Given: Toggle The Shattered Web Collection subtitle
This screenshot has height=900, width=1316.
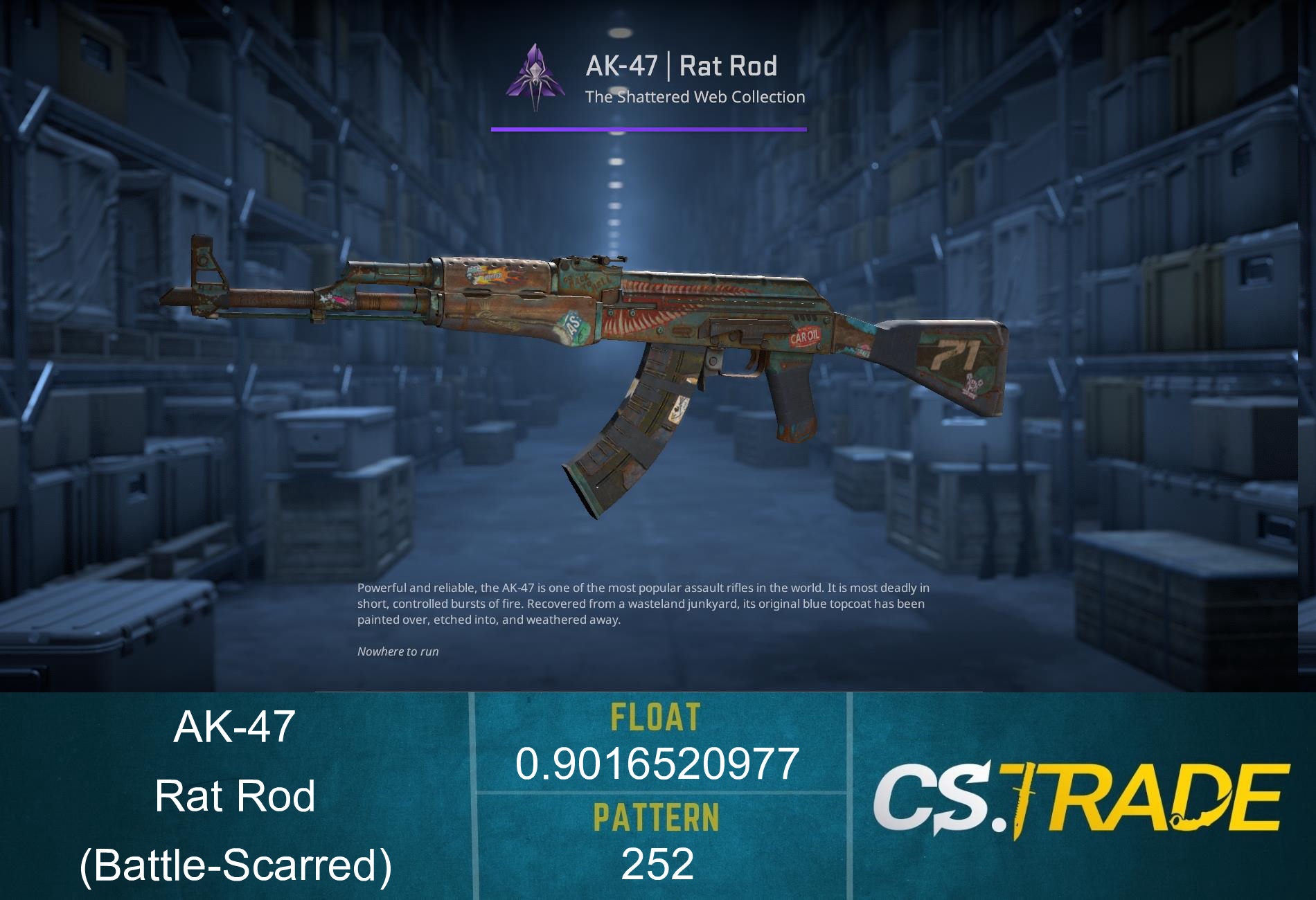Looking at the screenshot, I should [x=695, y=98].
